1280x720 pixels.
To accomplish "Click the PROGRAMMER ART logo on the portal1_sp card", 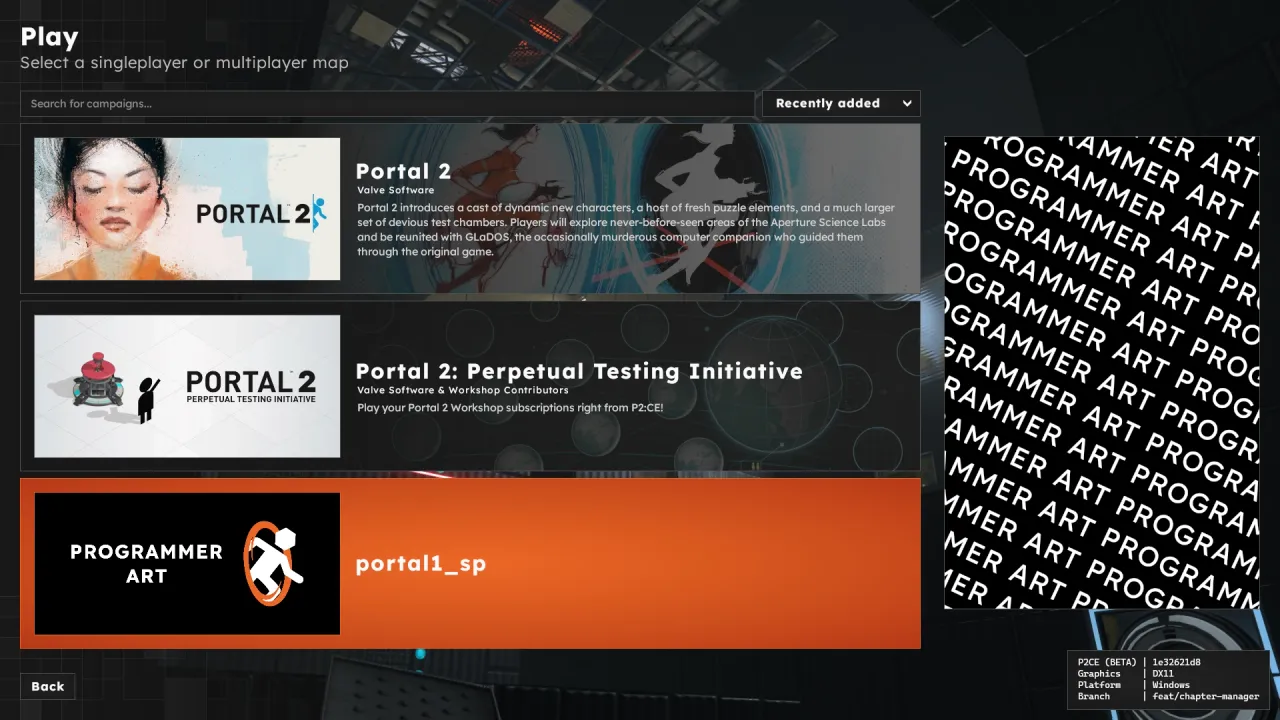I will click(x=146, y=562).
